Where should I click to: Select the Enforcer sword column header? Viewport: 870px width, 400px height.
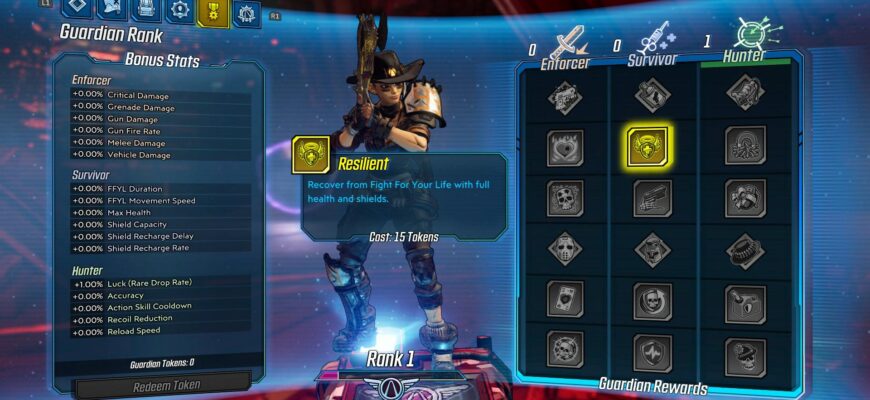tap(566, 47)
